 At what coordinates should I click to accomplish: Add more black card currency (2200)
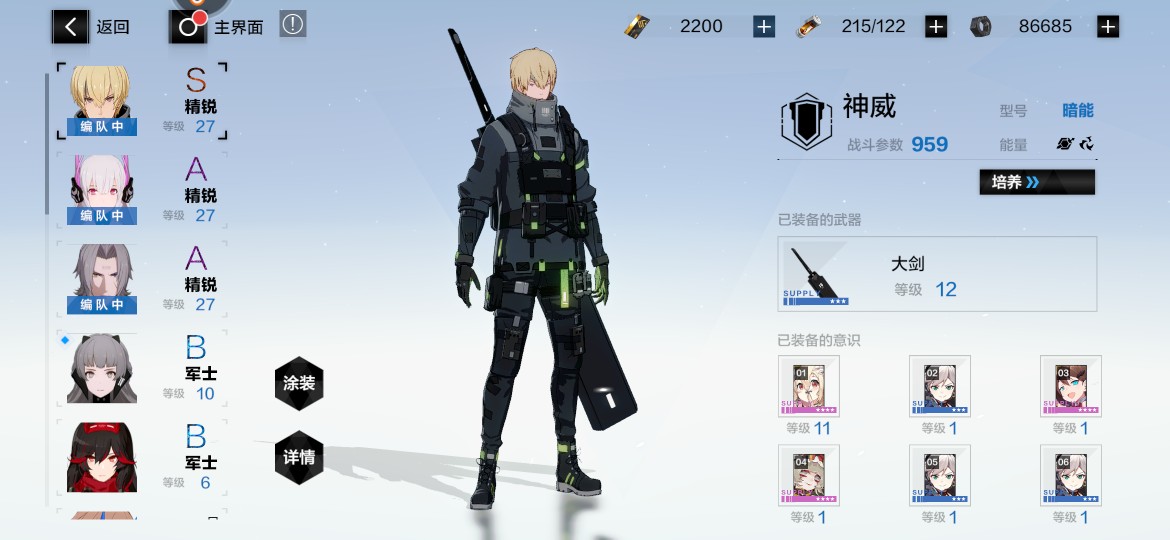(x=764, y=27)
